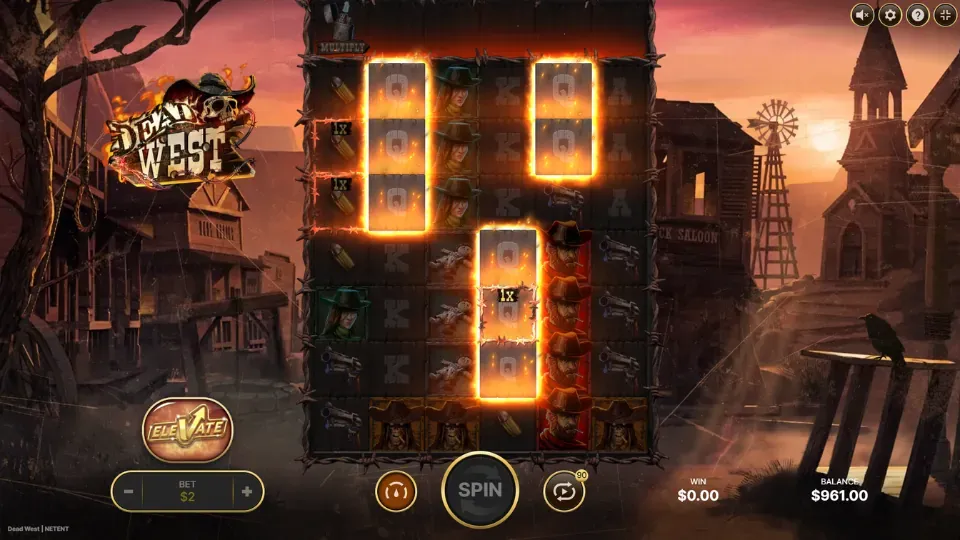Decrease the bet with the minus button
This screenshot has width=960, height=540.
(x=129, y=492)
